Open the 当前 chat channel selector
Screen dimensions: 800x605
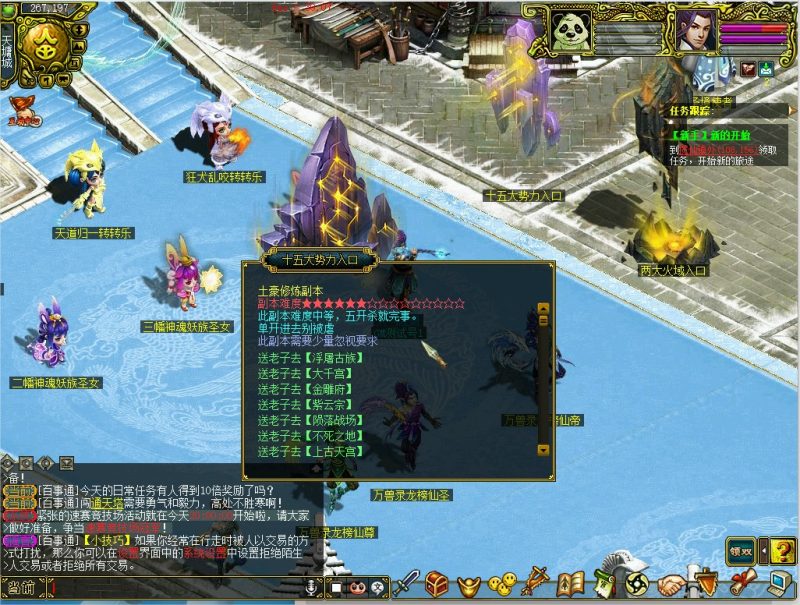(22, 587)
